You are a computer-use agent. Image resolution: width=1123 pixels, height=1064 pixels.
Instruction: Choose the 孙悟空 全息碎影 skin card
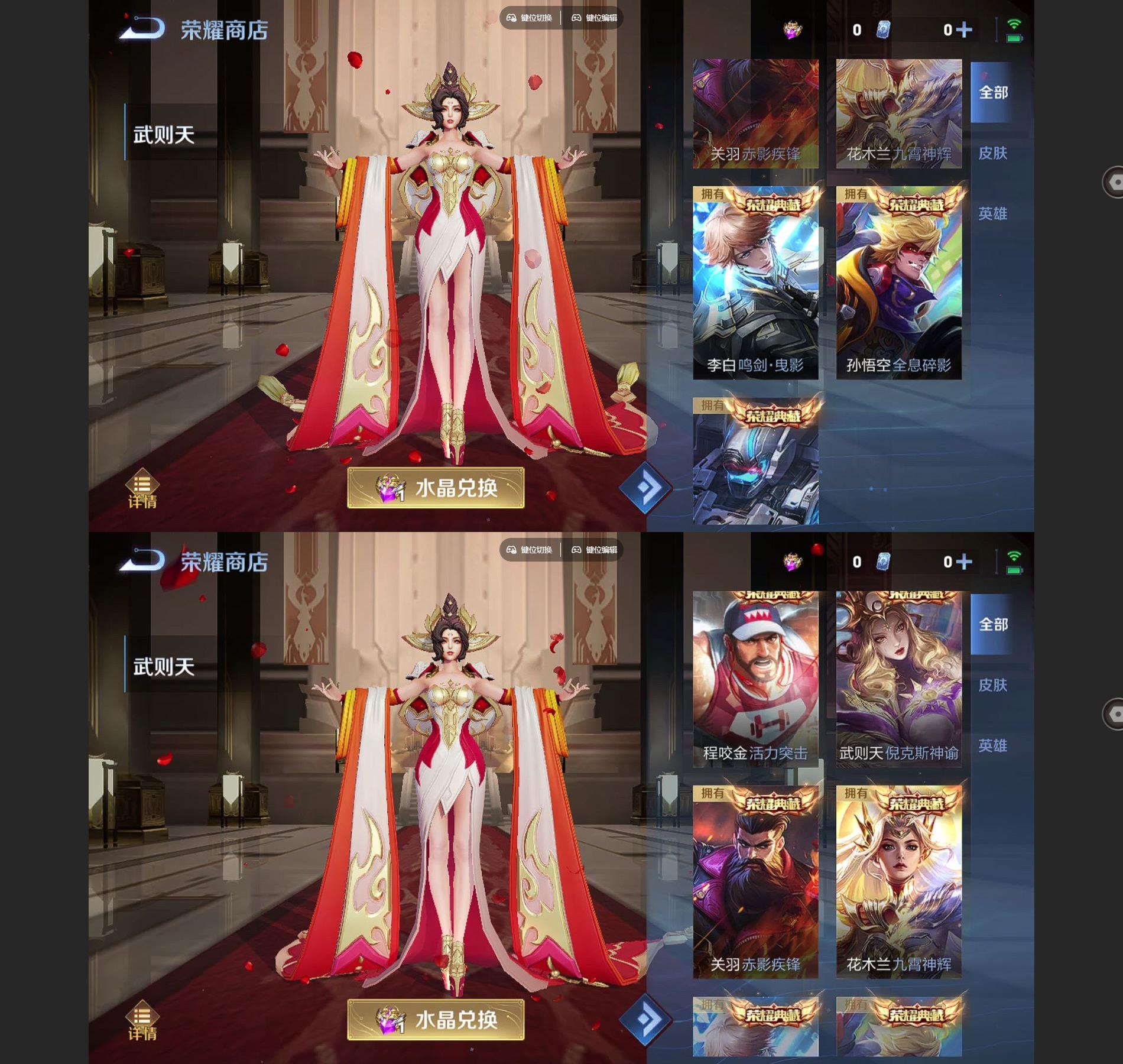pos(898,284)
